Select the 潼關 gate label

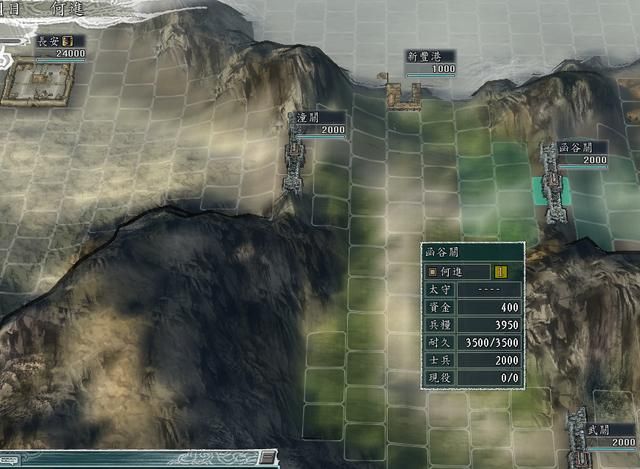click(x=306, y=118)
